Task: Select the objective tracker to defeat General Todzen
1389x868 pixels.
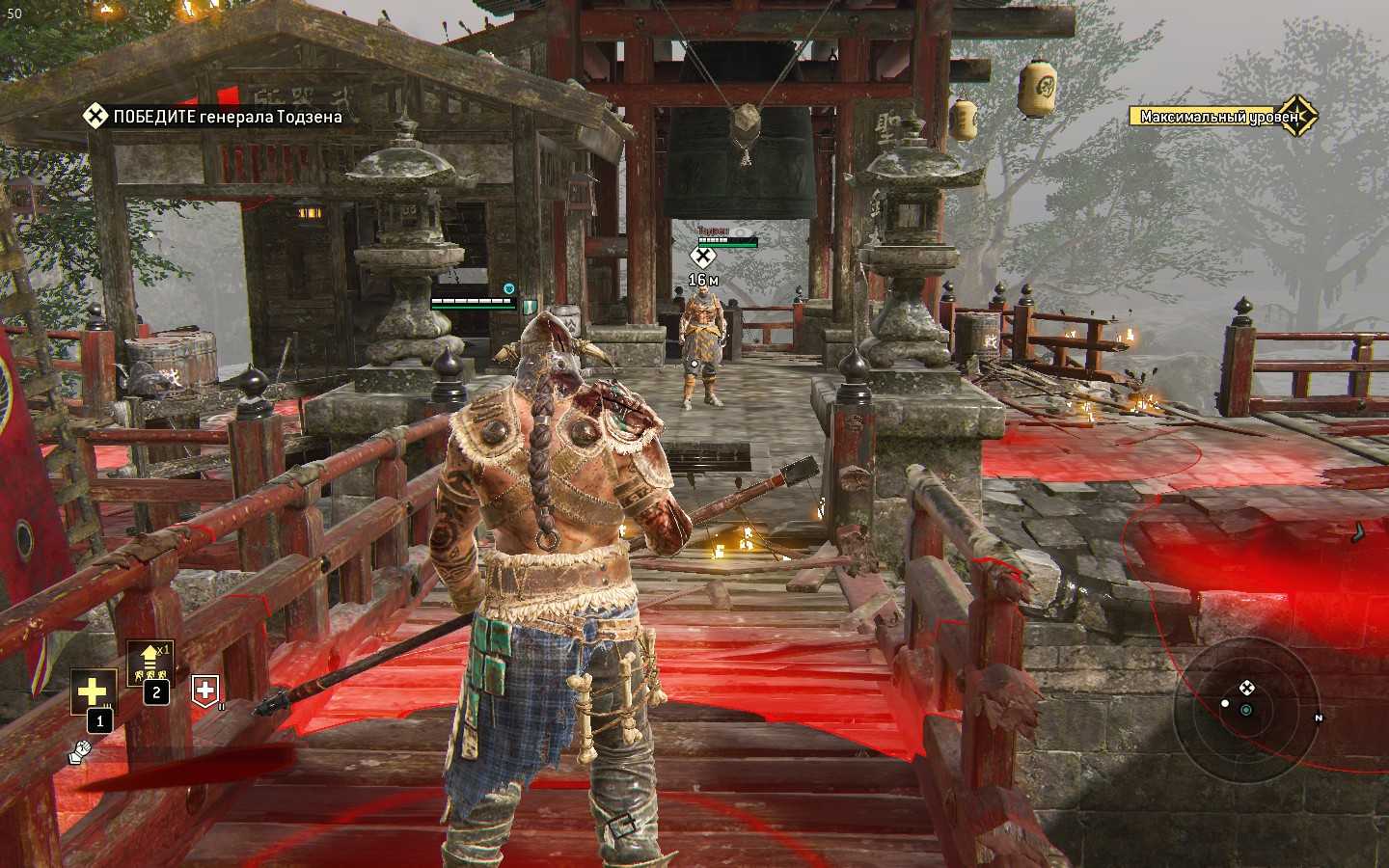Action: pyautogui.click(x=212, y=117)
